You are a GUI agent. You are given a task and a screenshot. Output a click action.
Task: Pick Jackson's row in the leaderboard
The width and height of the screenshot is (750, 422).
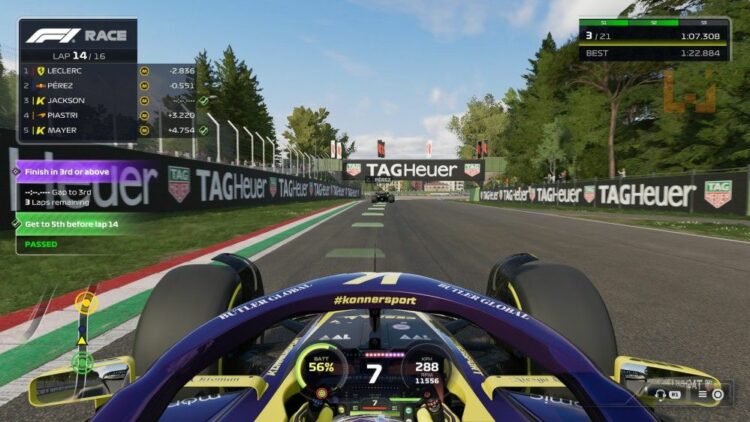[x=75, y=101]
